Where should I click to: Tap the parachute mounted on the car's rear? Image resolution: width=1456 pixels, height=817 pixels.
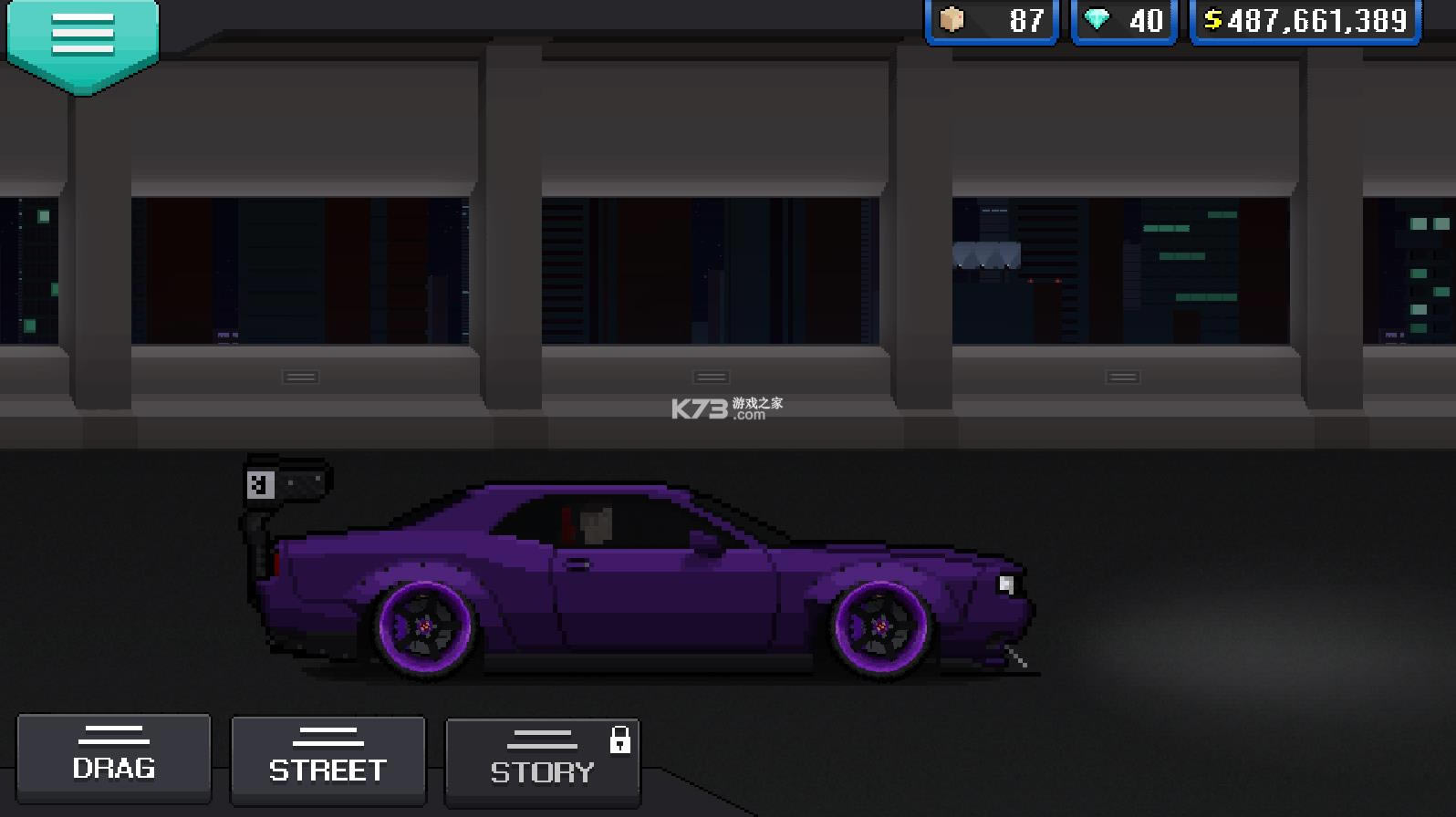(287, 483)
